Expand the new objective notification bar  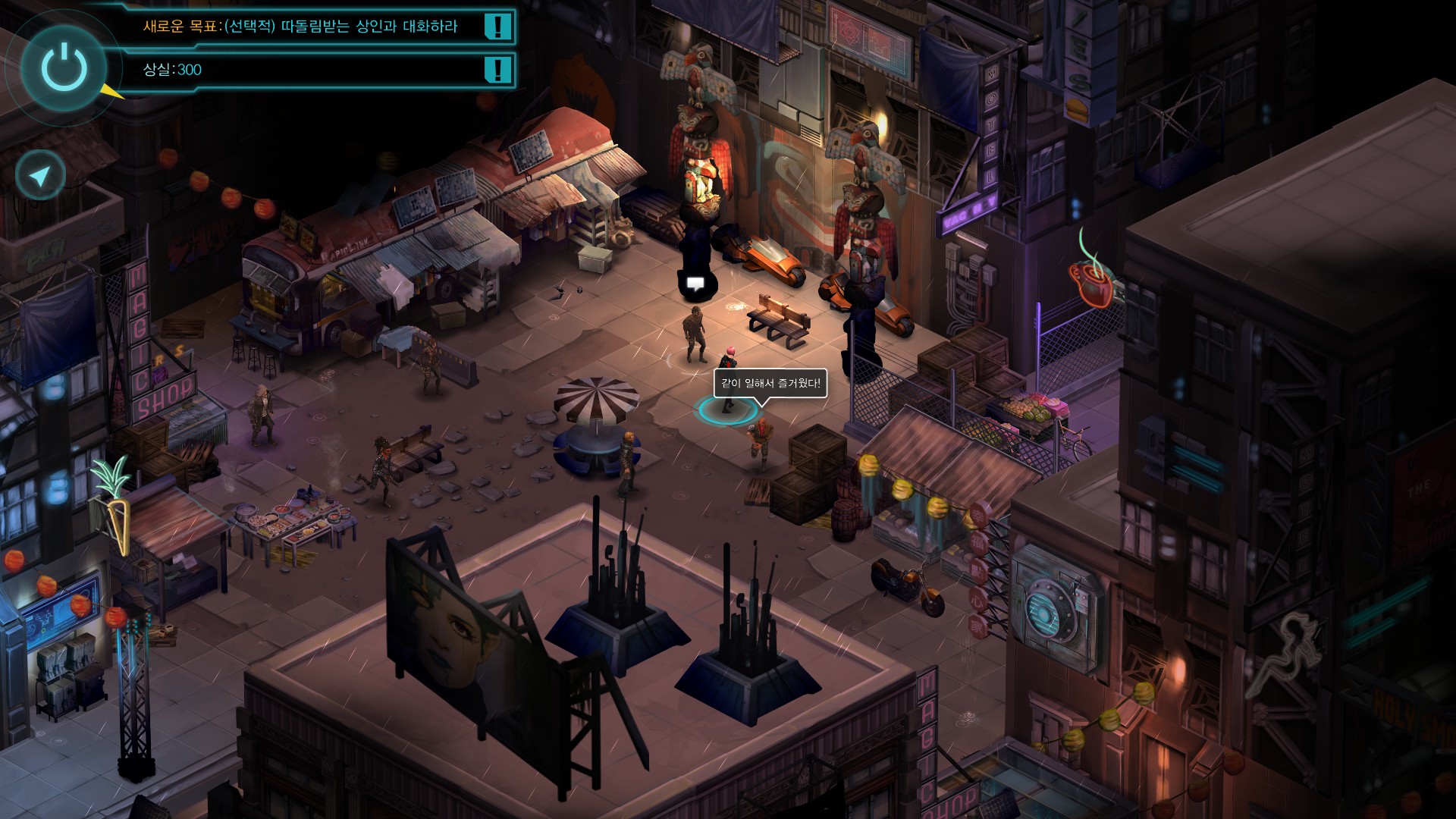[318, 27]
